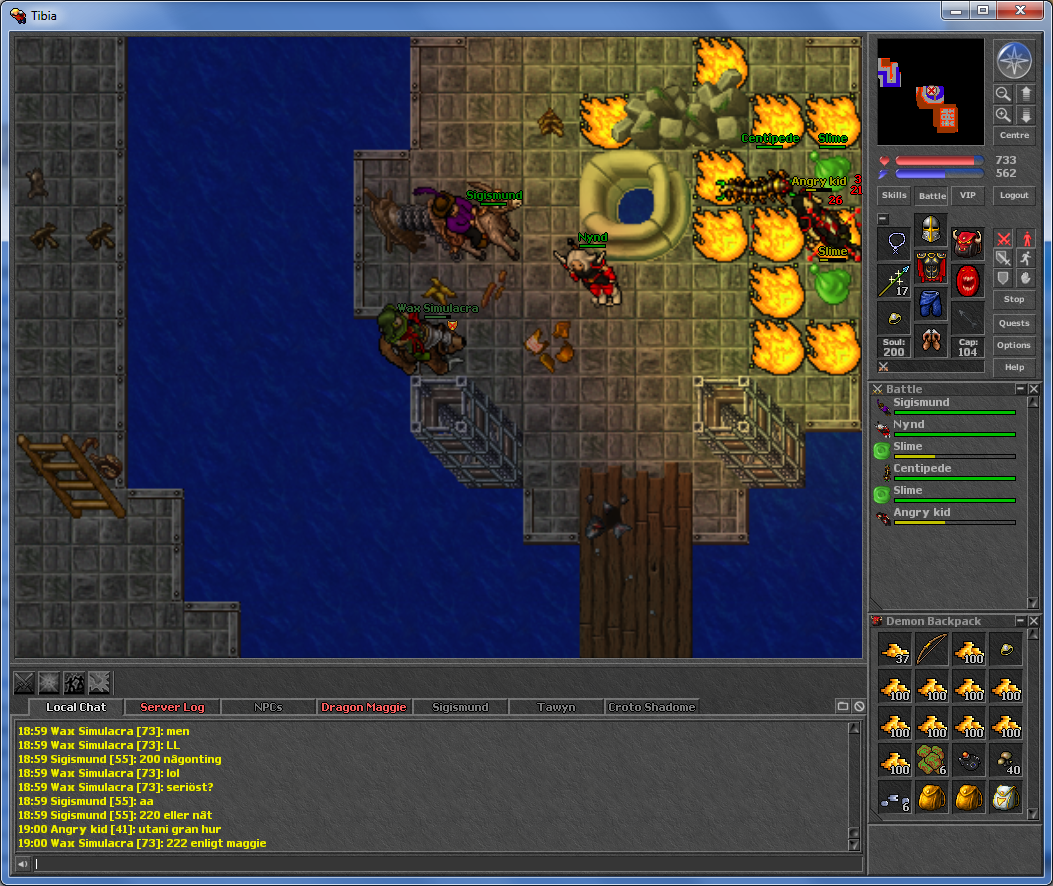Screen dimensions: 1053x886
Task: Open the Dragon Maggie chat tab
Action: [364, 707]
